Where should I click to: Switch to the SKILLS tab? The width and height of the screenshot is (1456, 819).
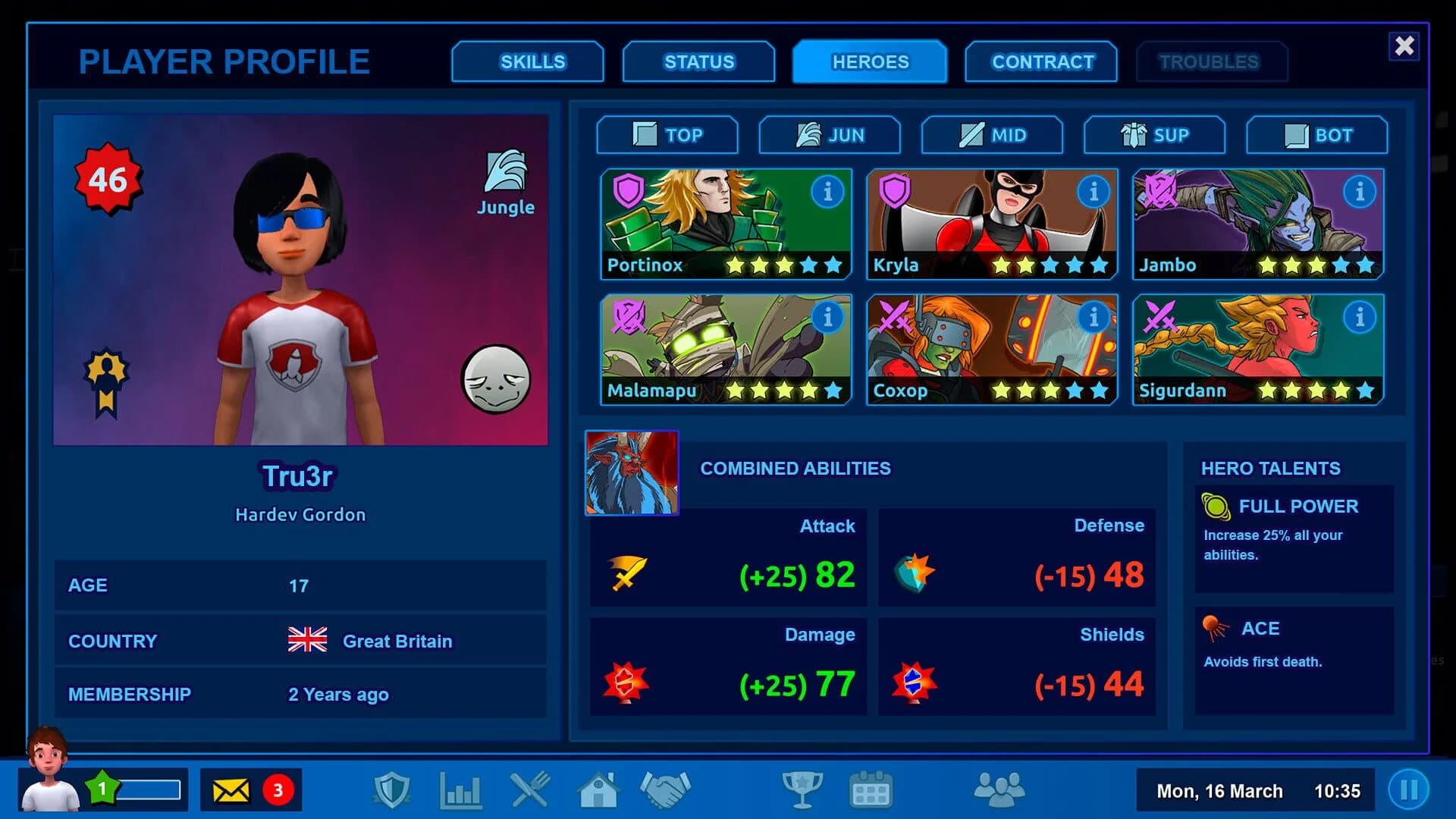[529, 61]
